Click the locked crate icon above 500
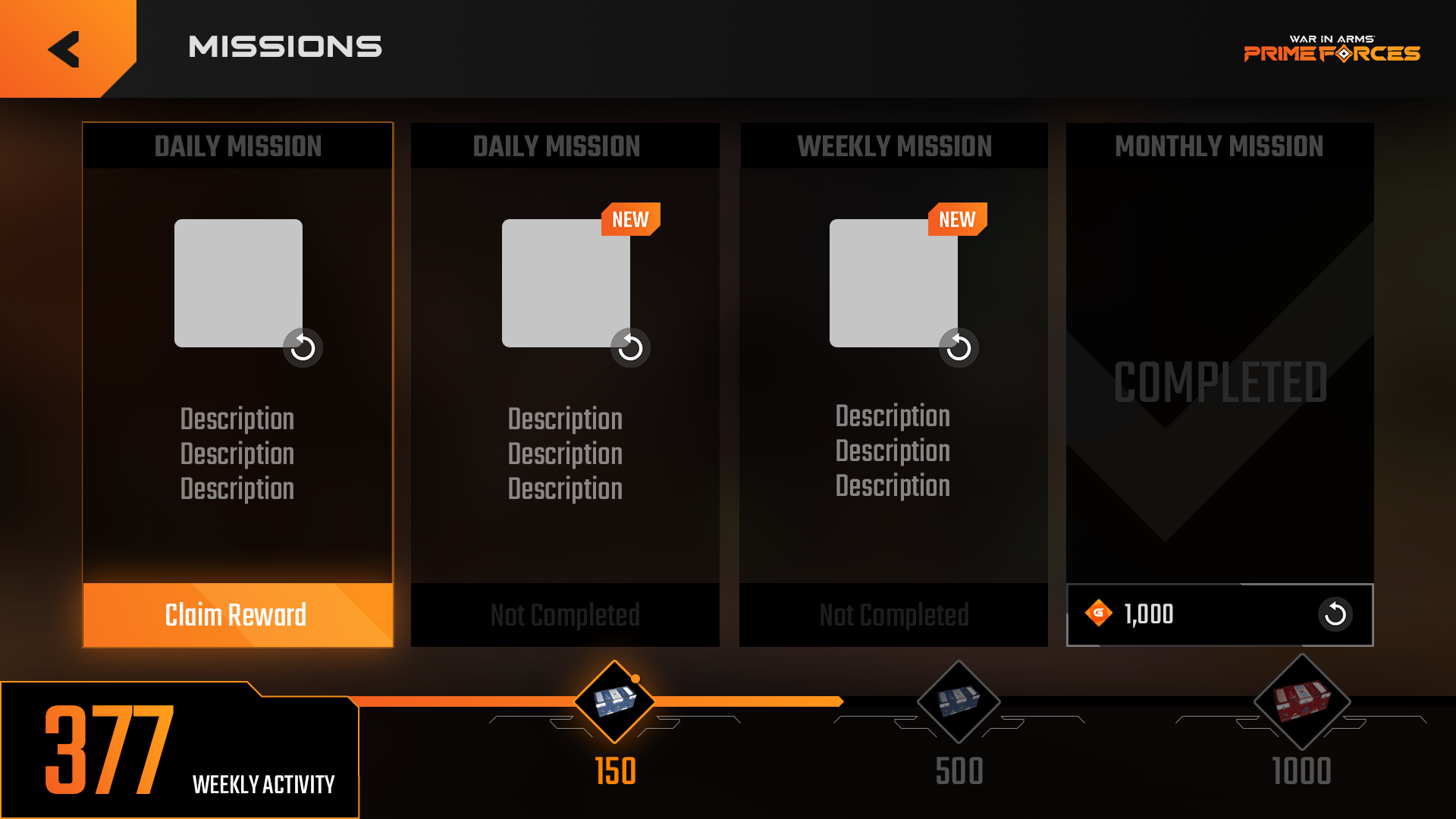The image size is (1456, 819). pos(959,701)
